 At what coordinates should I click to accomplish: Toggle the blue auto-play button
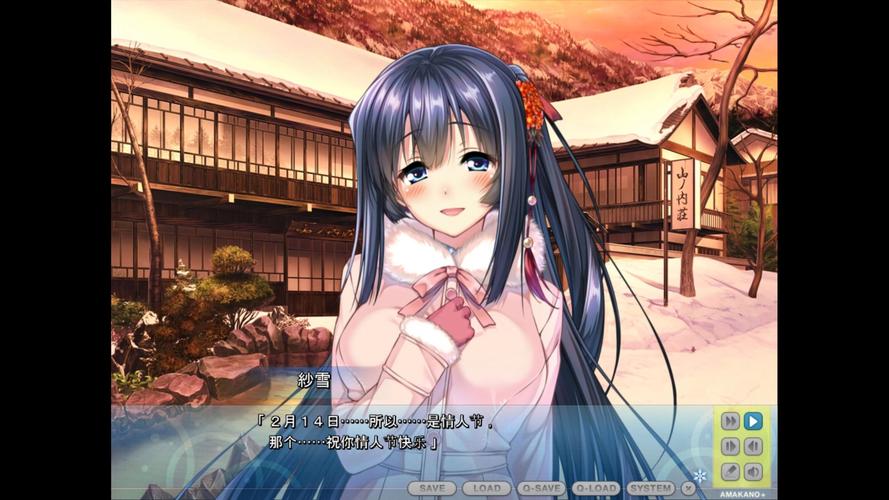pyautogui.click(x=754, y=421)
